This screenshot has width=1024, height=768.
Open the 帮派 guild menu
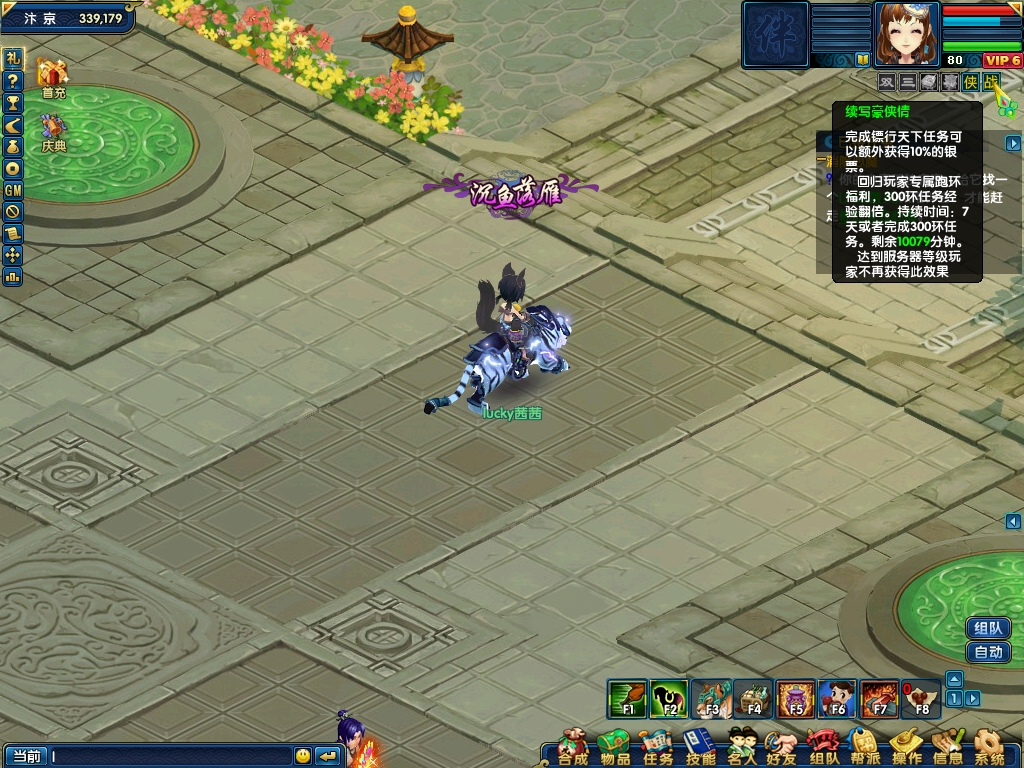point(864,746)
